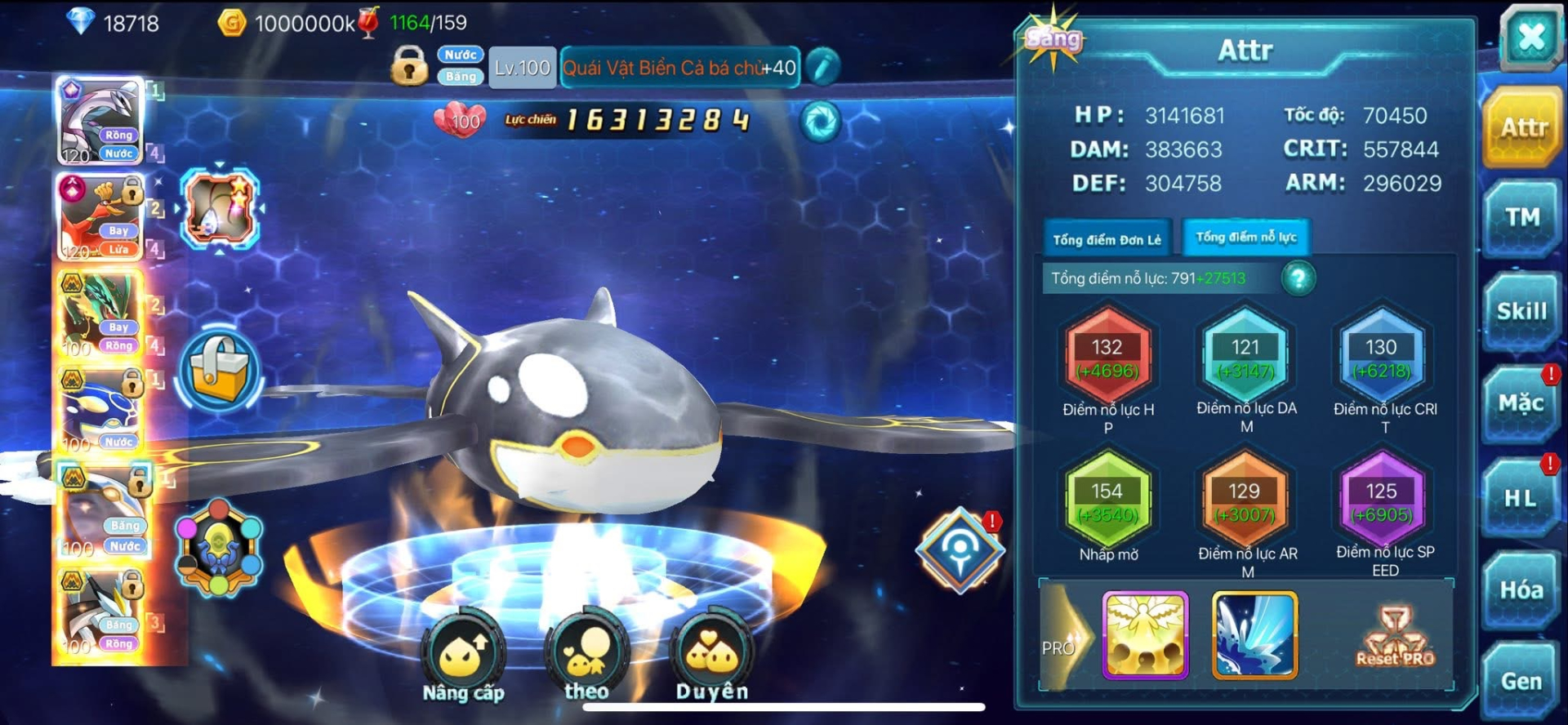Refresh the Lực chiến combat power
Image resolution: width=1568 pixels, height=725 pixels.
820,122
